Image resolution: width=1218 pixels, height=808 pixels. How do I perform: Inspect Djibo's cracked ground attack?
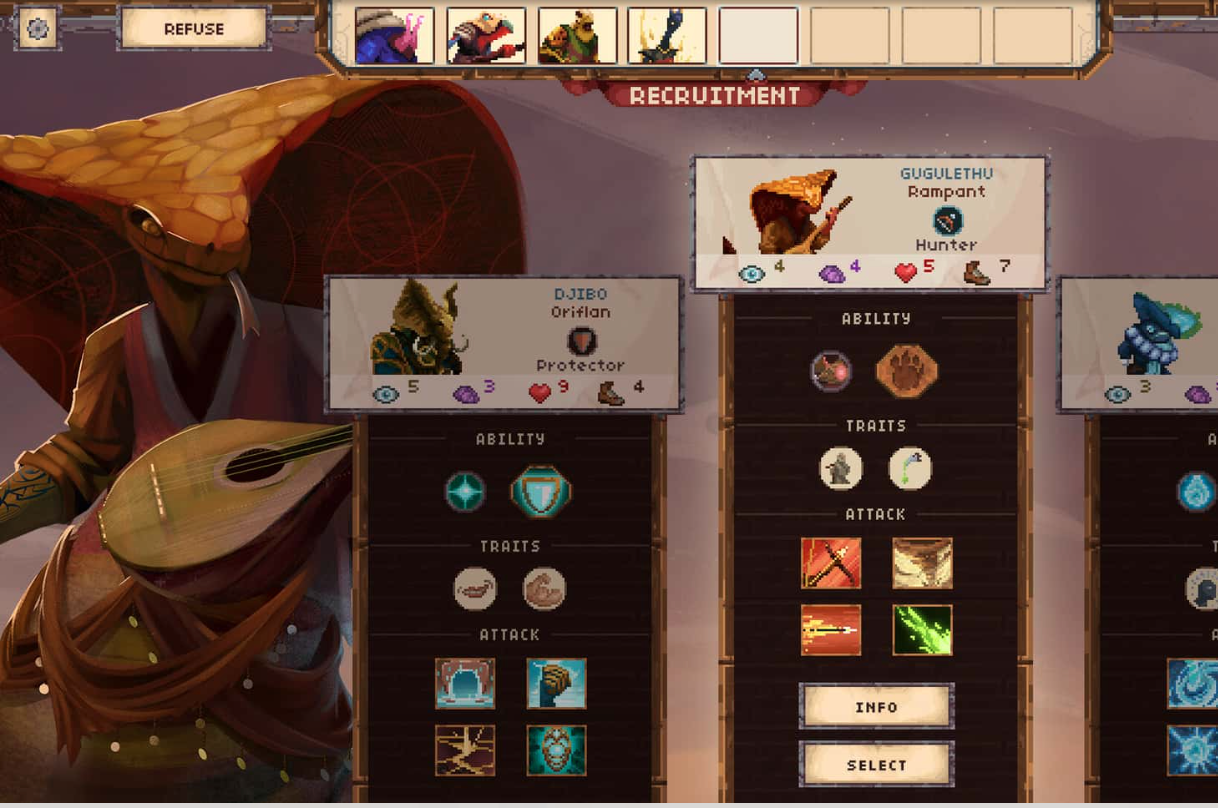(x=465, y=750)
